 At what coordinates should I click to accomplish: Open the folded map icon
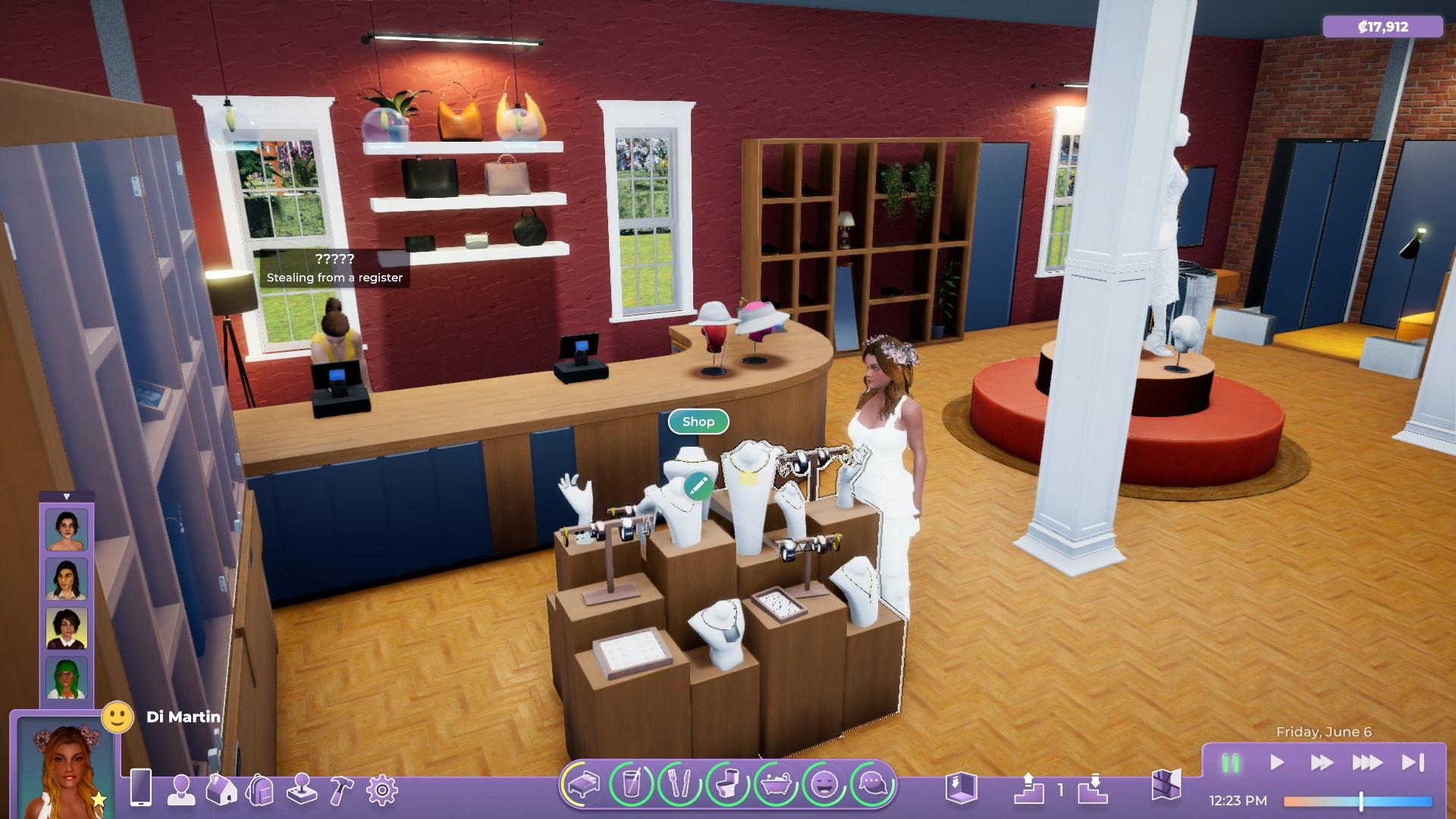[x=1166, y=786]
